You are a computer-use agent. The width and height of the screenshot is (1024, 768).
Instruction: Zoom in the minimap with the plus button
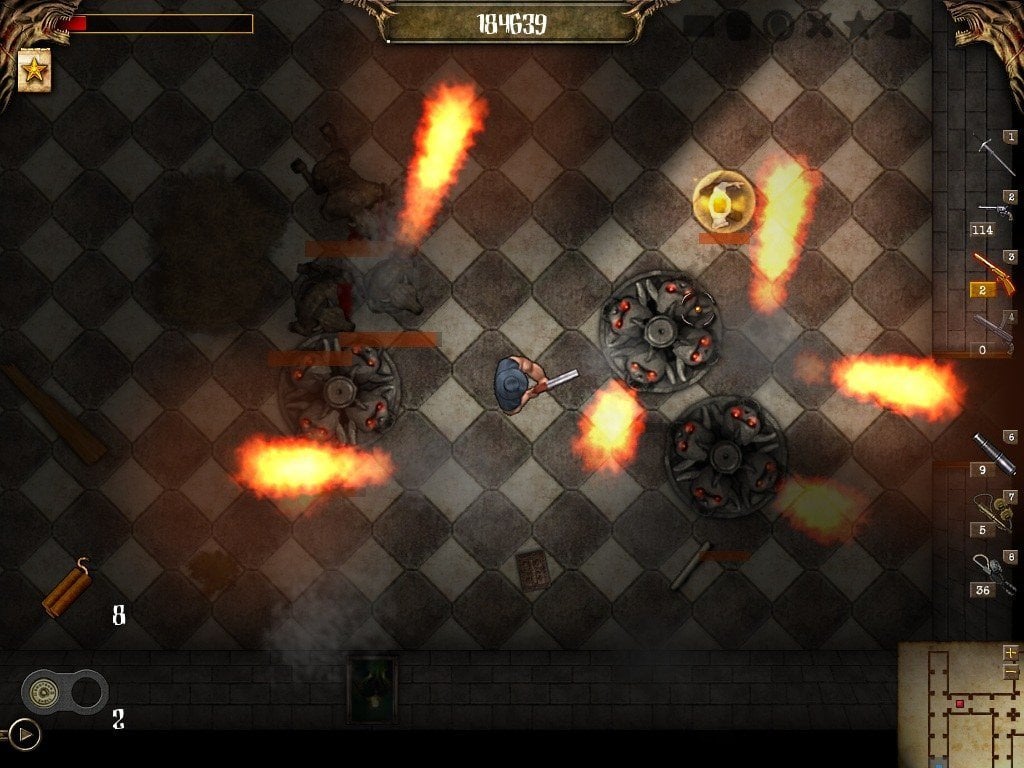point(1009,653)
